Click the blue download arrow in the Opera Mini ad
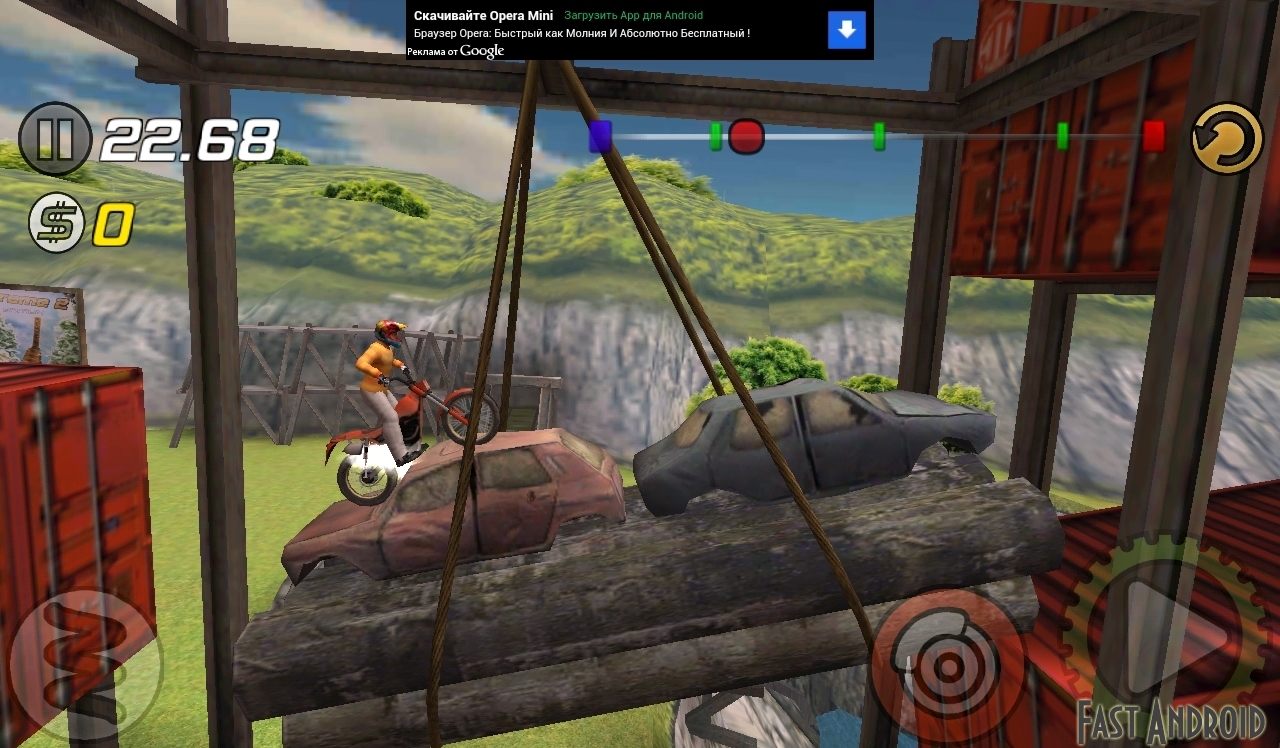The width and height of the screenshot is (1280, 748). pyautogui.click(x=846, y=30)
